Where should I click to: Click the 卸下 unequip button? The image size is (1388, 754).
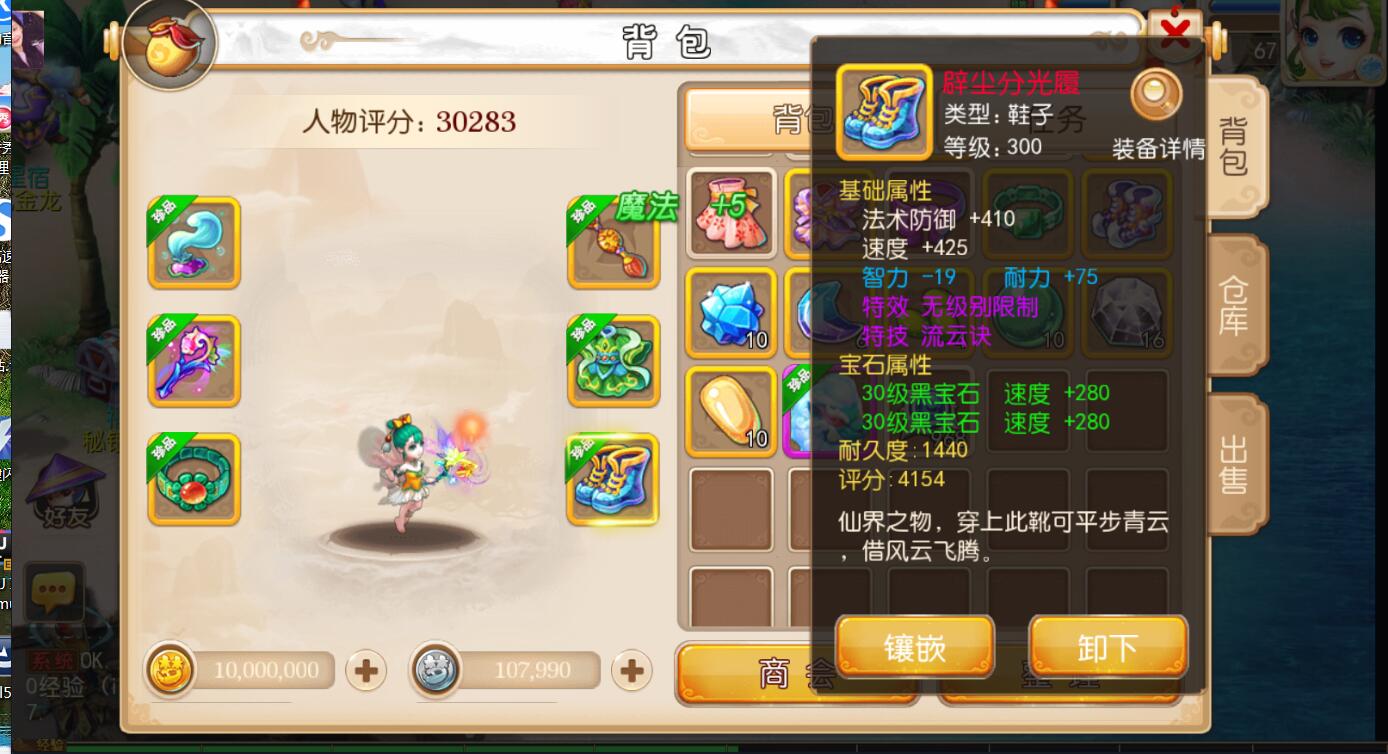point(1108,646)
